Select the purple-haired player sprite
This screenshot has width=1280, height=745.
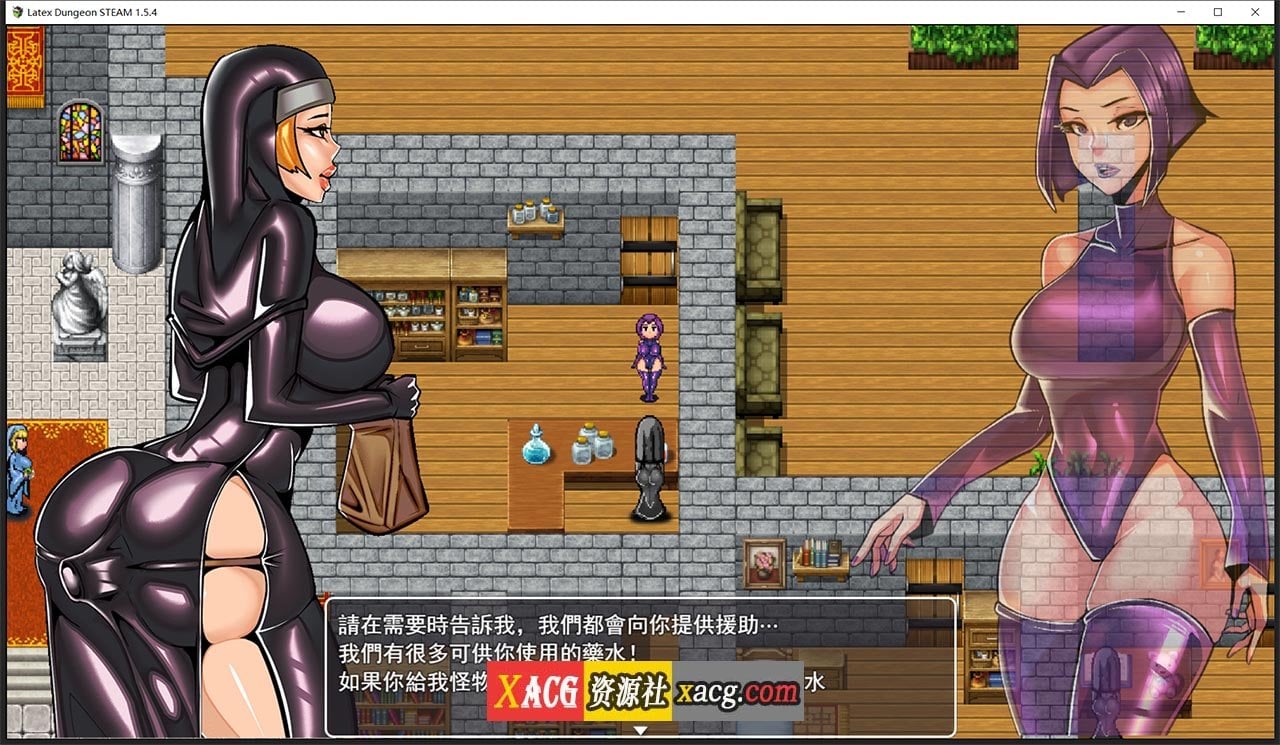point(648,352)
